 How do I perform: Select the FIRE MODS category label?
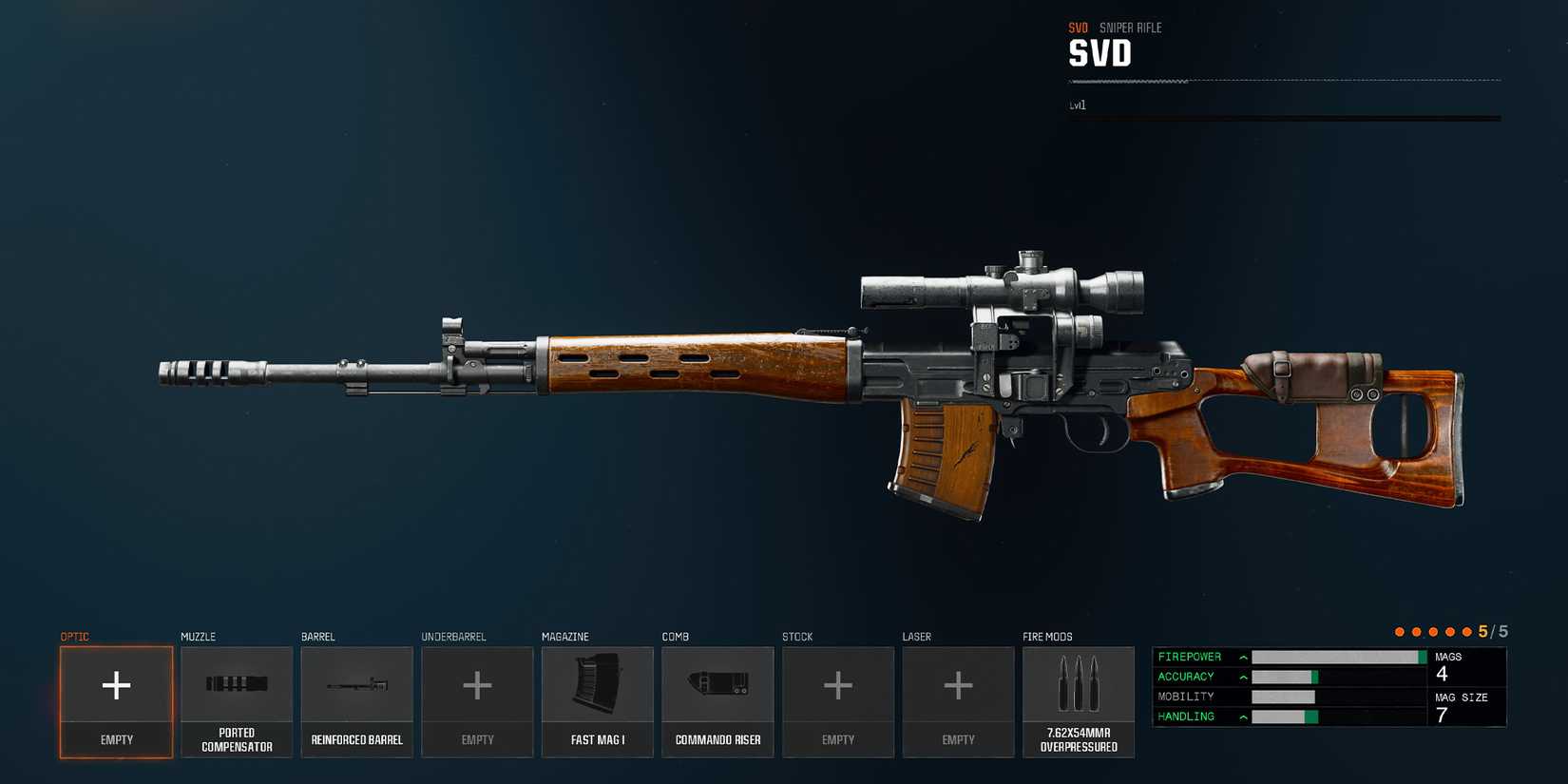coord(1046,637)
